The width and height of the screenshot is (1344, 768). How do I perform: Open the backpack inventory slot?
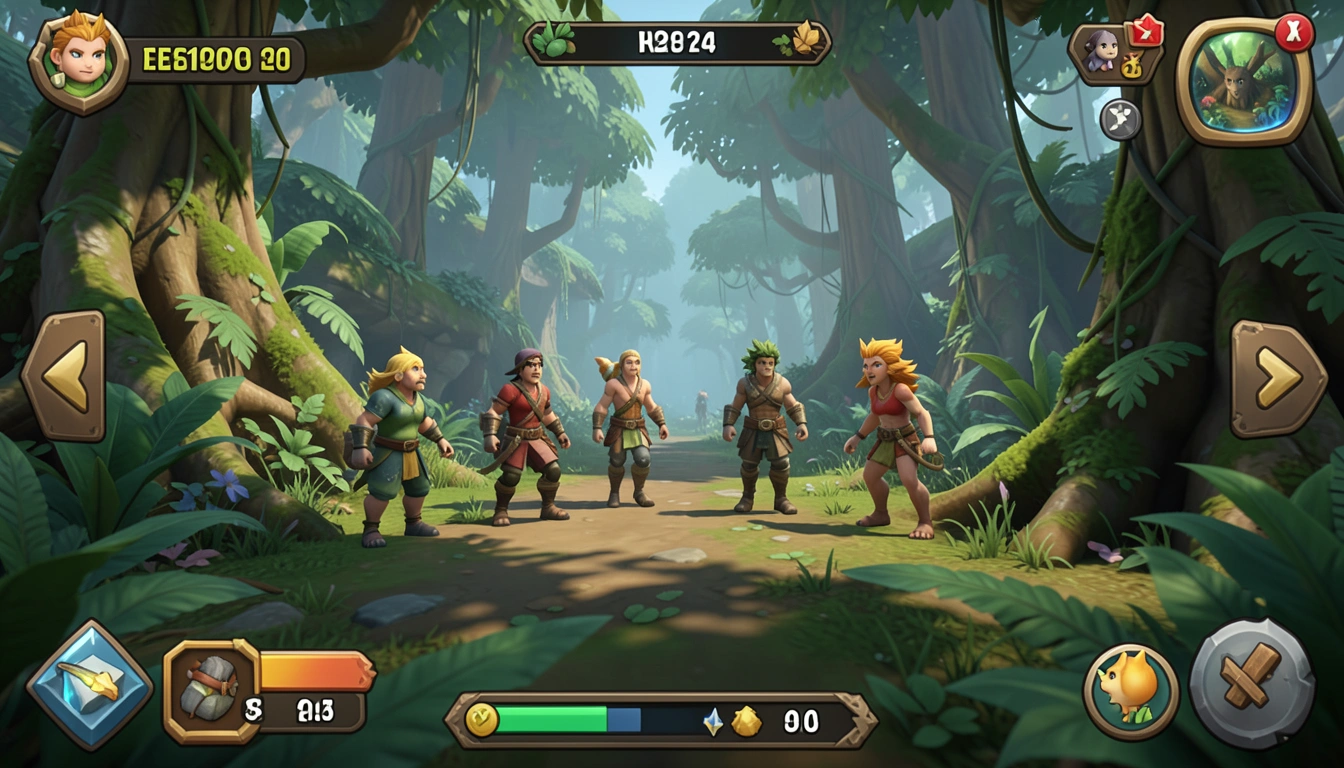click(x=210, y=691)
